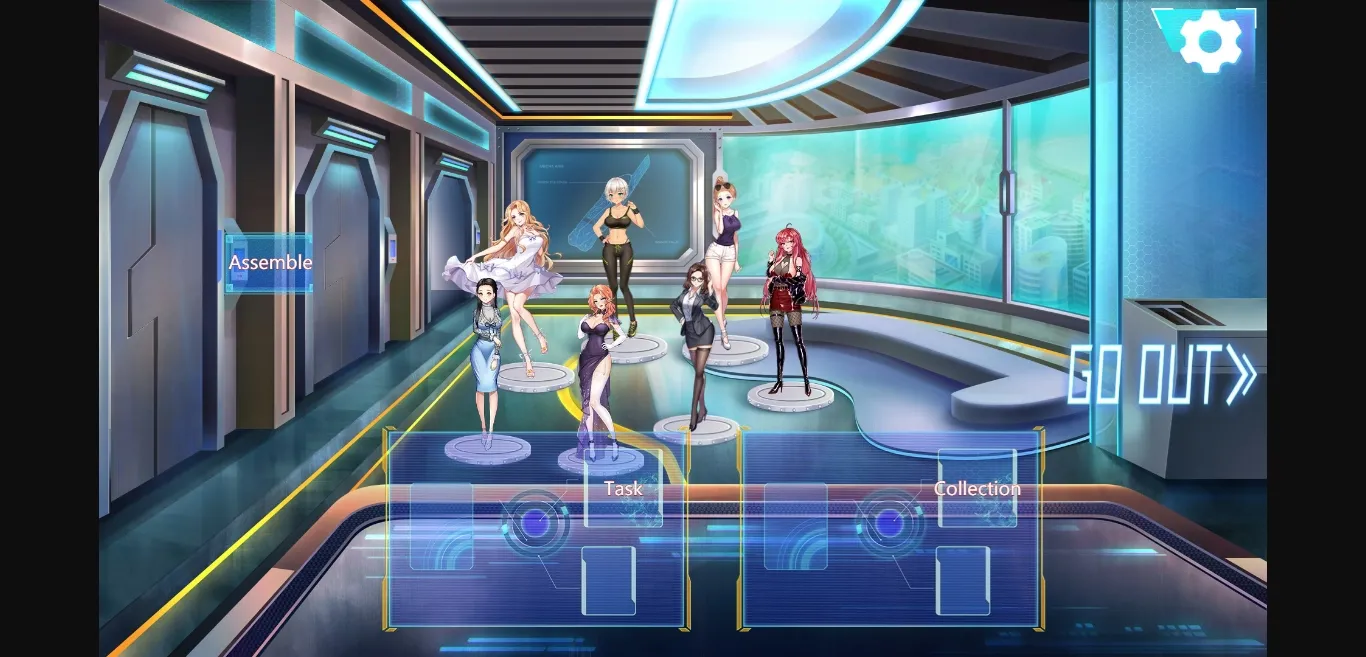Viewport: 1366px width, 657px height.
Task: Open the Task holographic panel
Action: [x=537, y=527]
